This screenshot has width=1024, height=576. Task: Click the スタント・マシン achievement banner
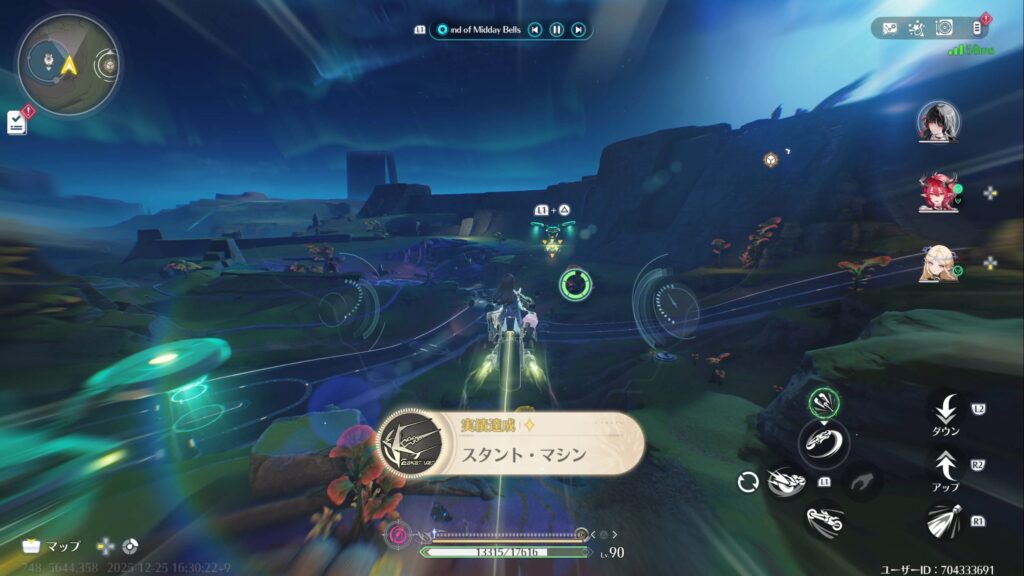[x=510, y=443]
